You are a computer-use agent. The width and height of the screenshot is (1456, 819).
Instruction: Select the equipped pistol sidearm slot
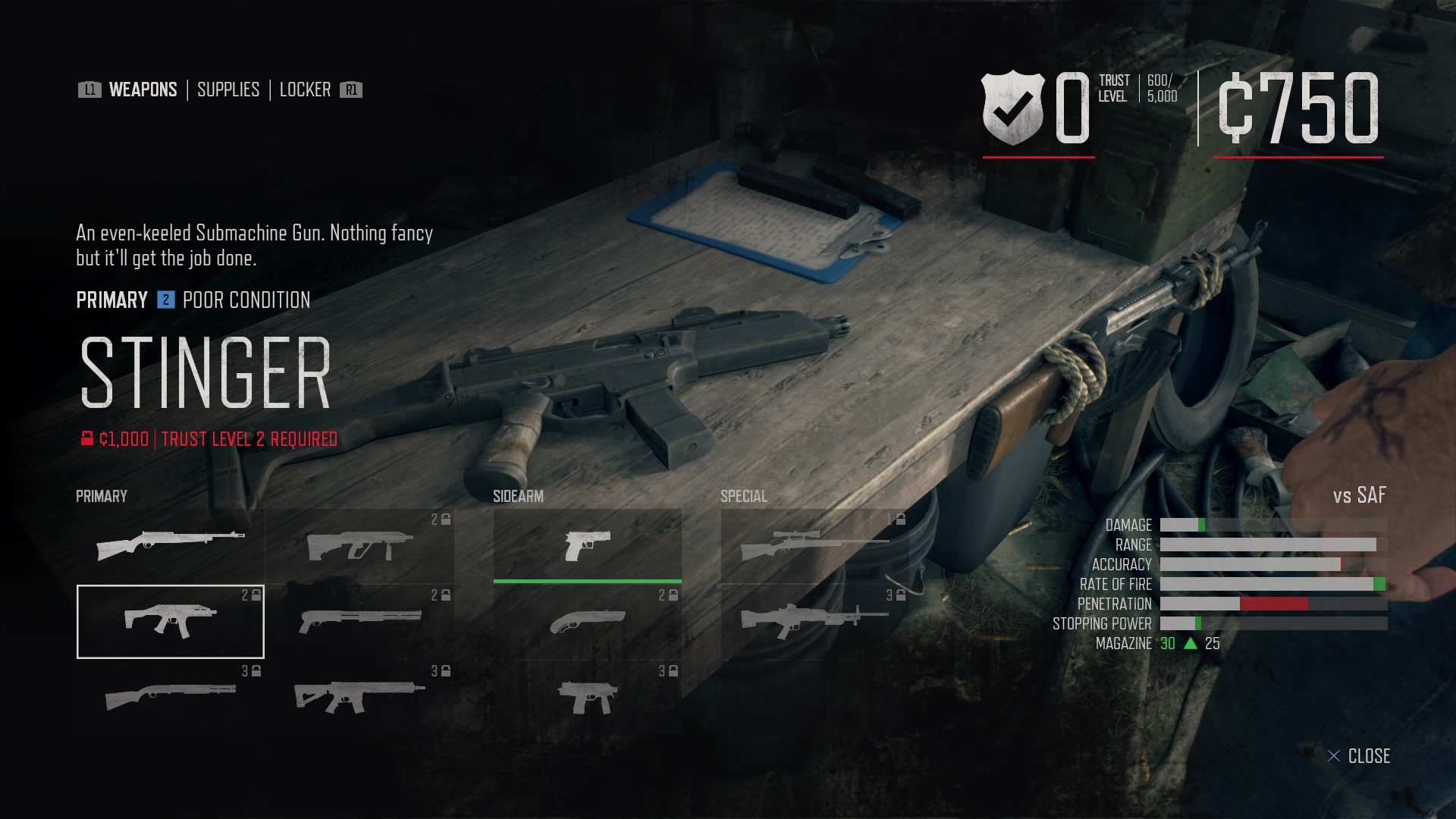point(588,545)
